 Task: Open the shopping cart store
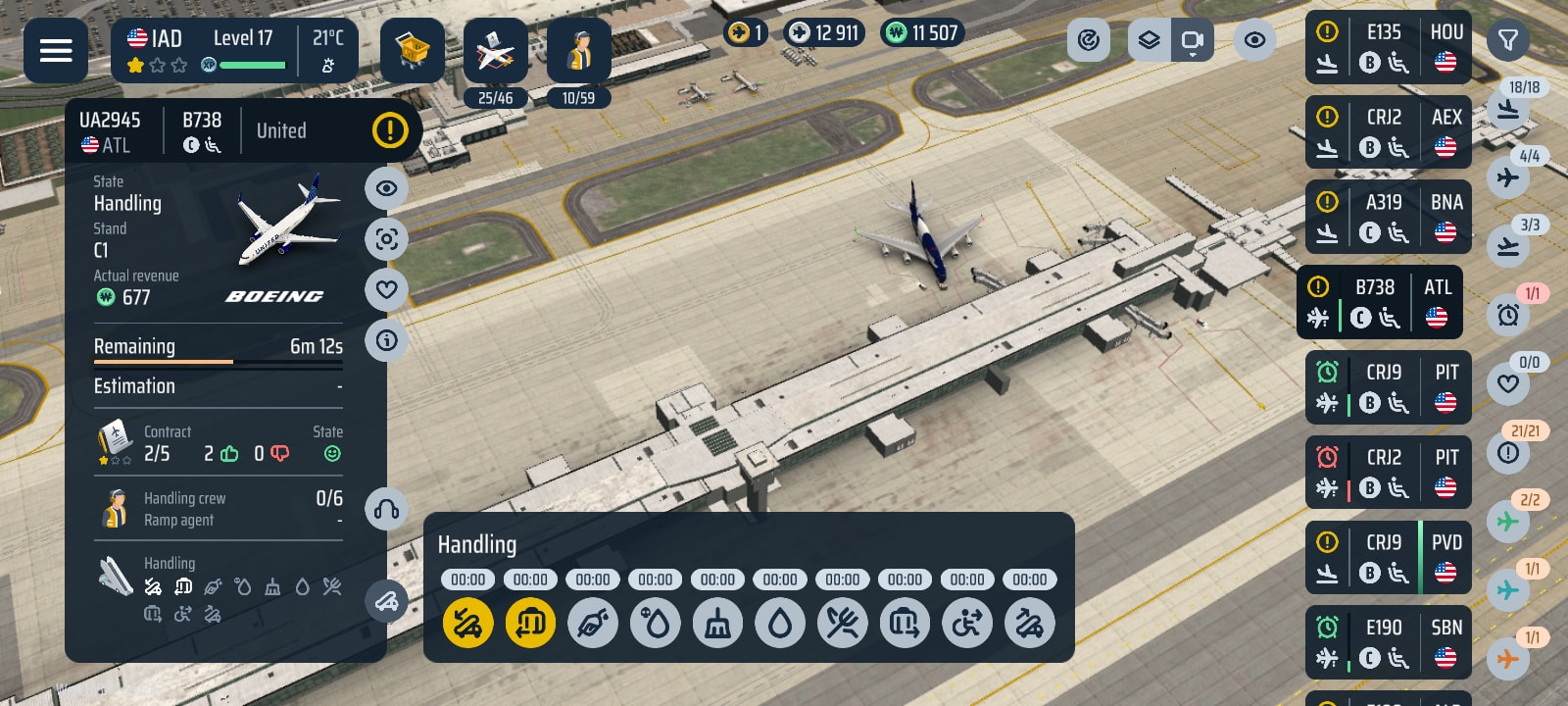point(413,50)
